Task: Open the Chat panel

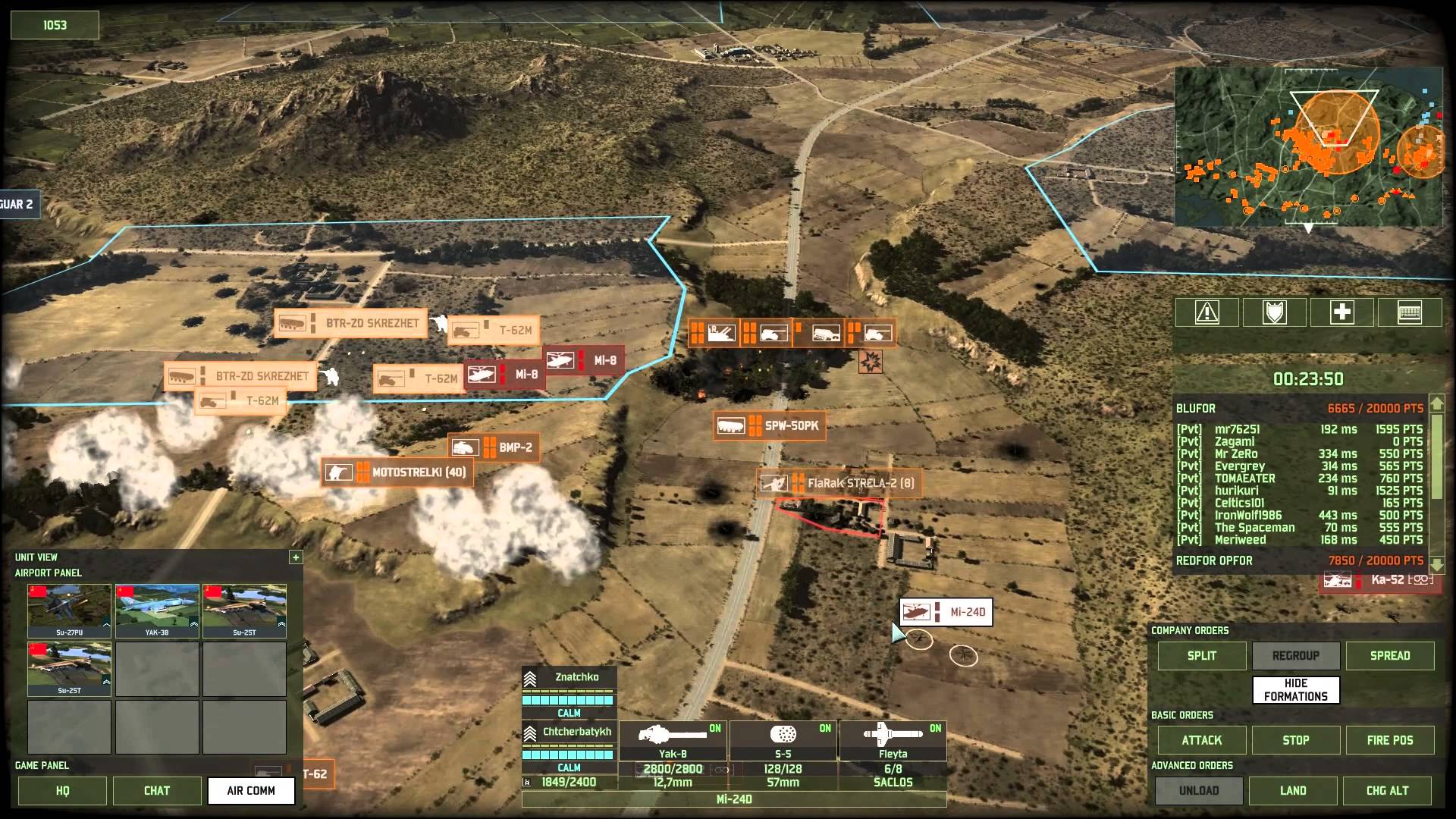Action: 157,790
